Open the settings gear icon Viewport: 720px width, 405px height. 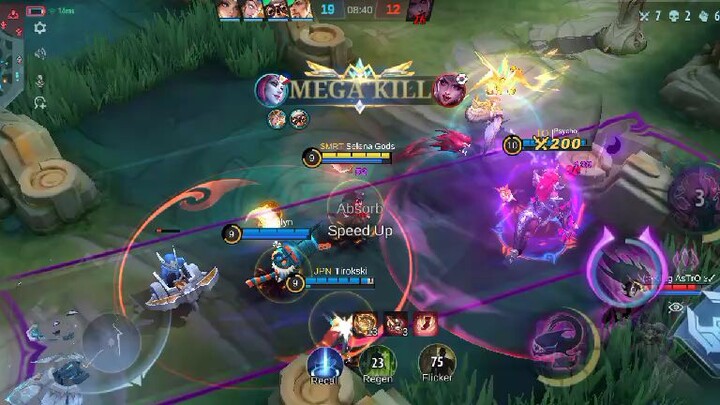pos(40,28)
